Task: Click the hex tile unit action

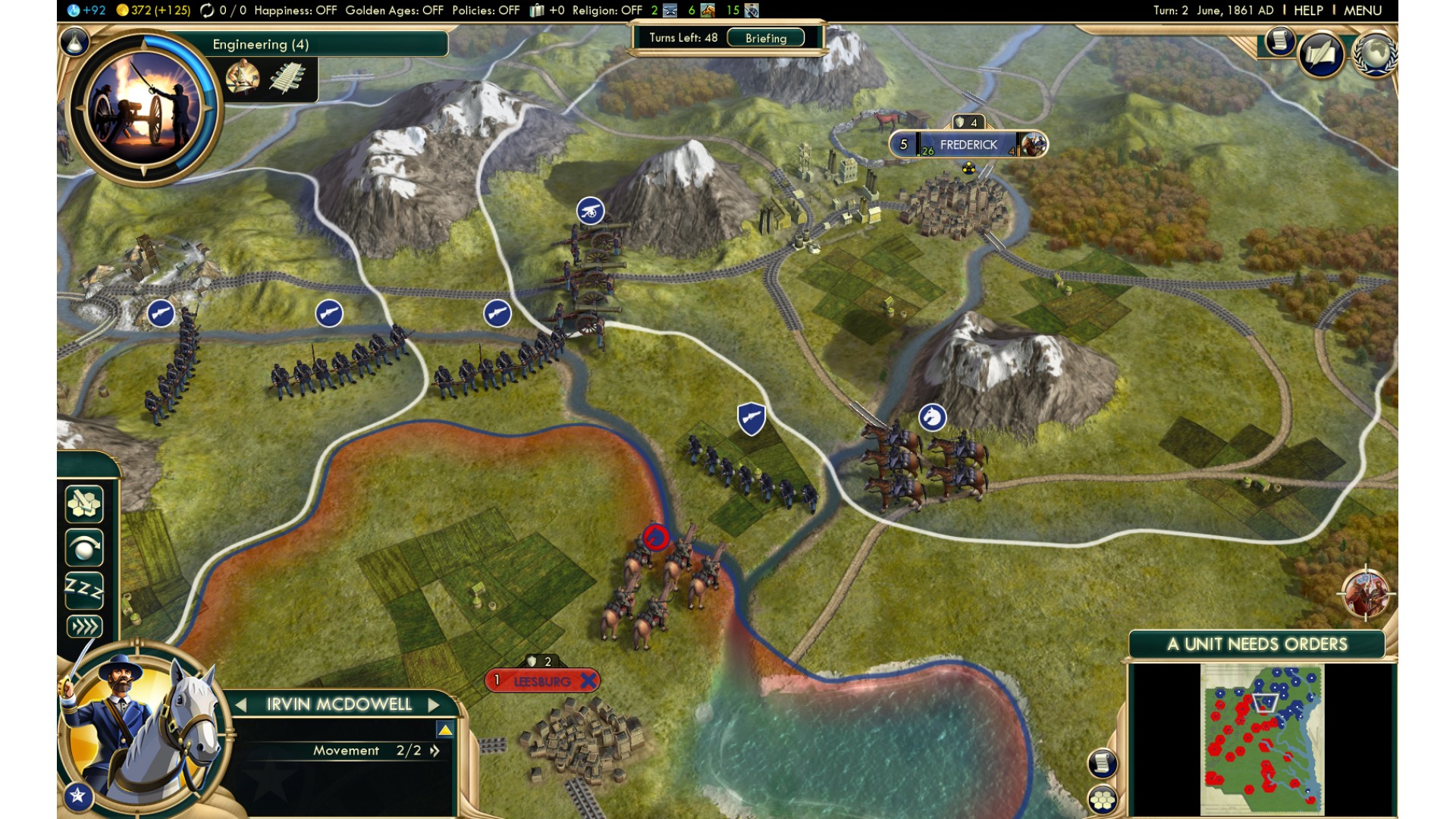Action: click(x=84, y=504)
